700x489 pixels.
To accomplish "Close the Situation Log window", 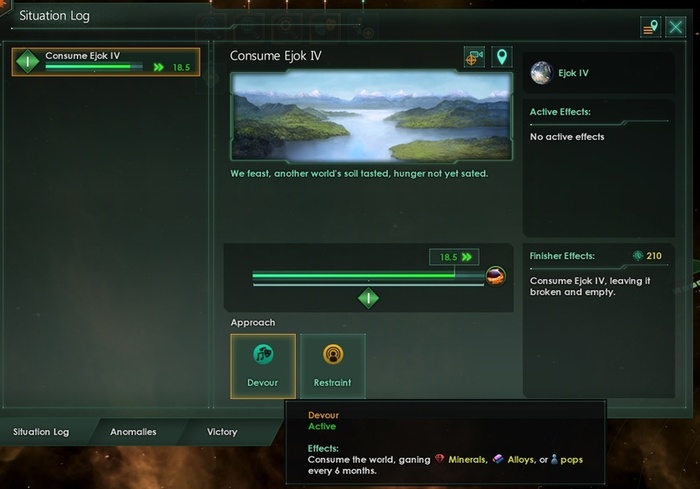I will point(675,27).
